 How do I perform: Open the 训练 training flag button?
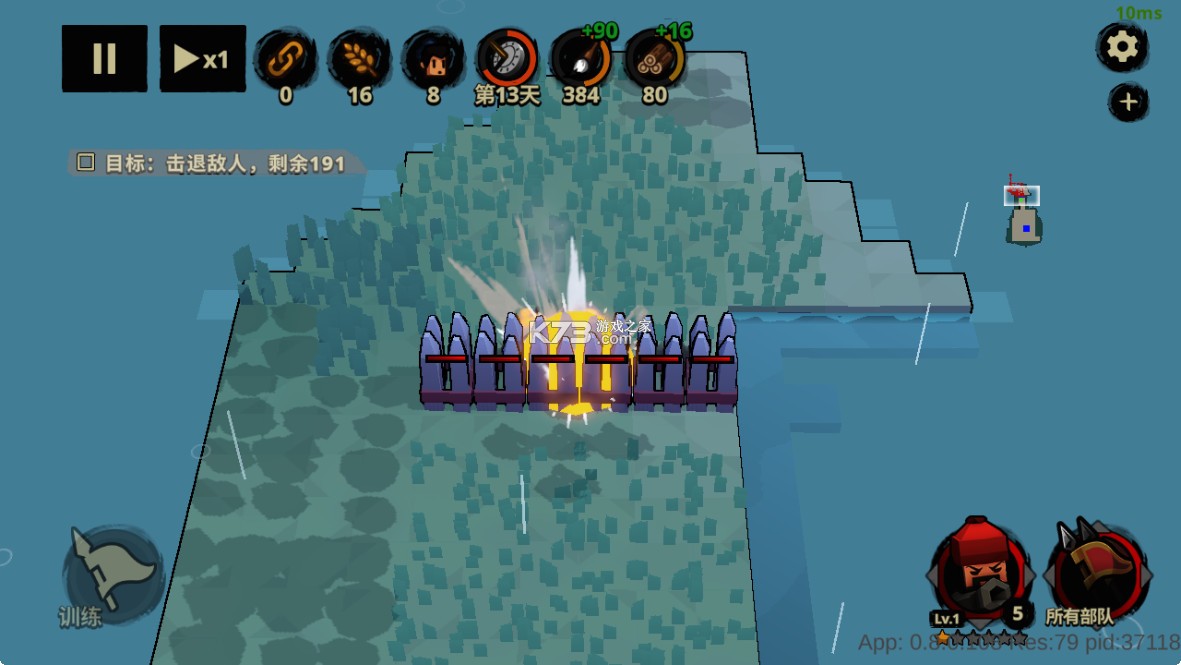112,573
